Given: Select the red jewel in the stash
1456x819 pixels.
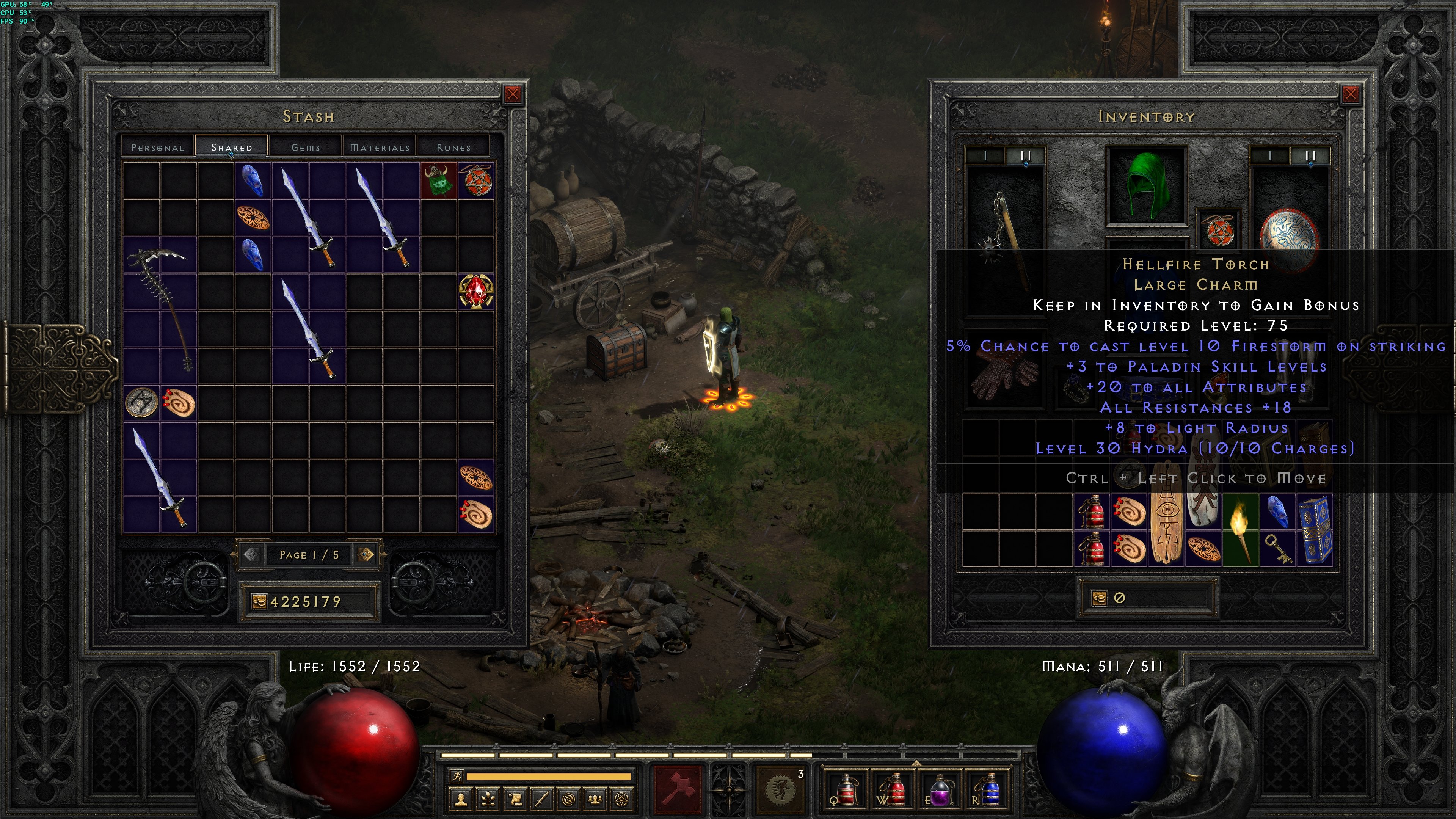Looking at the screenshot, I should pyautogui.click(x=476, y=292).
